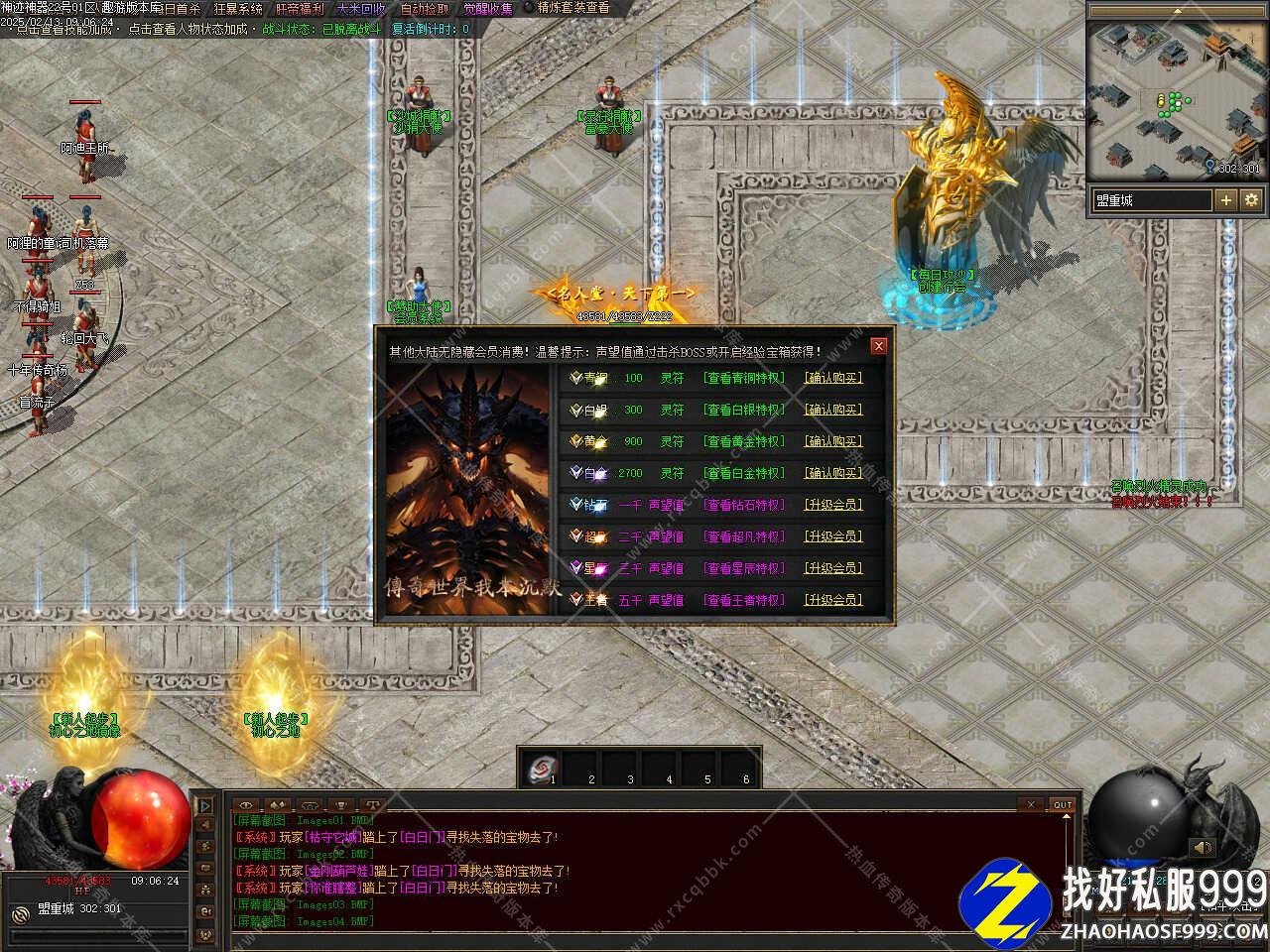View 青铜 privileges link
This screenshot has width=1270, height=952.
tap(743, 378)
